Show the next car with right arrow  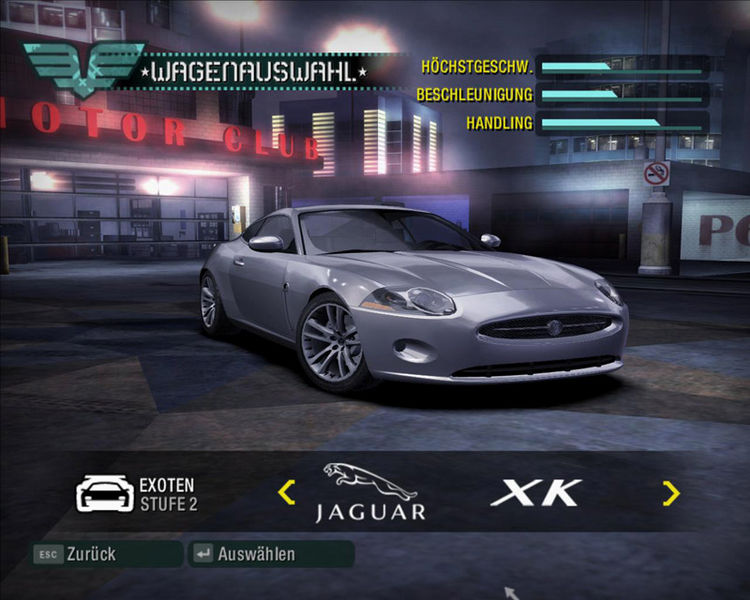click(x=670, y=492)
